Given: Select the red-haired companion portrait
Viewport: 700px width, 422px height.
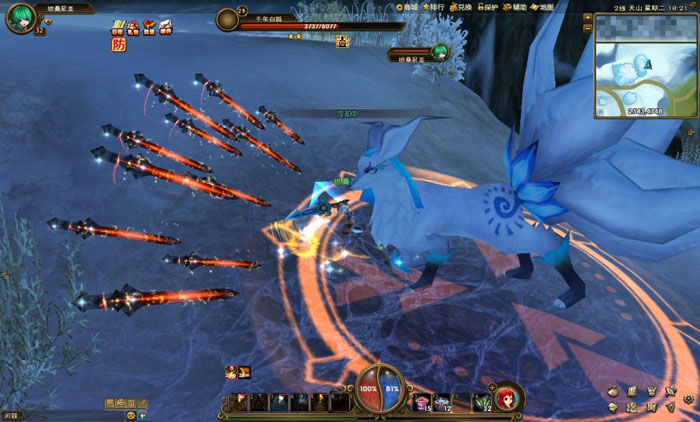Looking at the screenshot, I should 507,397.
